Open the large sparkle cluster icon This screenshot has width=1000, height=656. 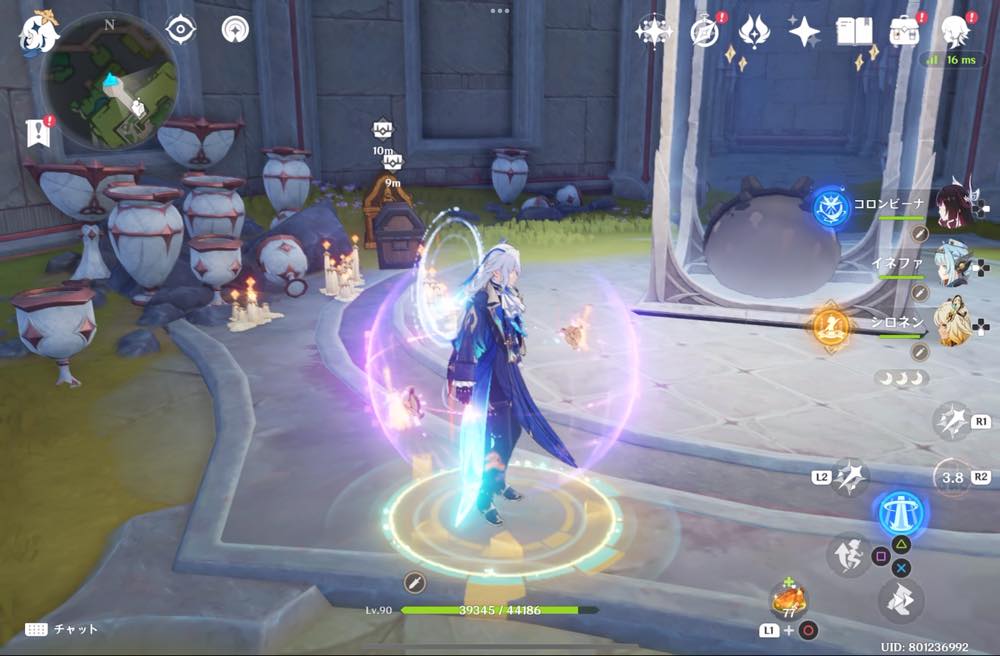(x=653, y=32)
